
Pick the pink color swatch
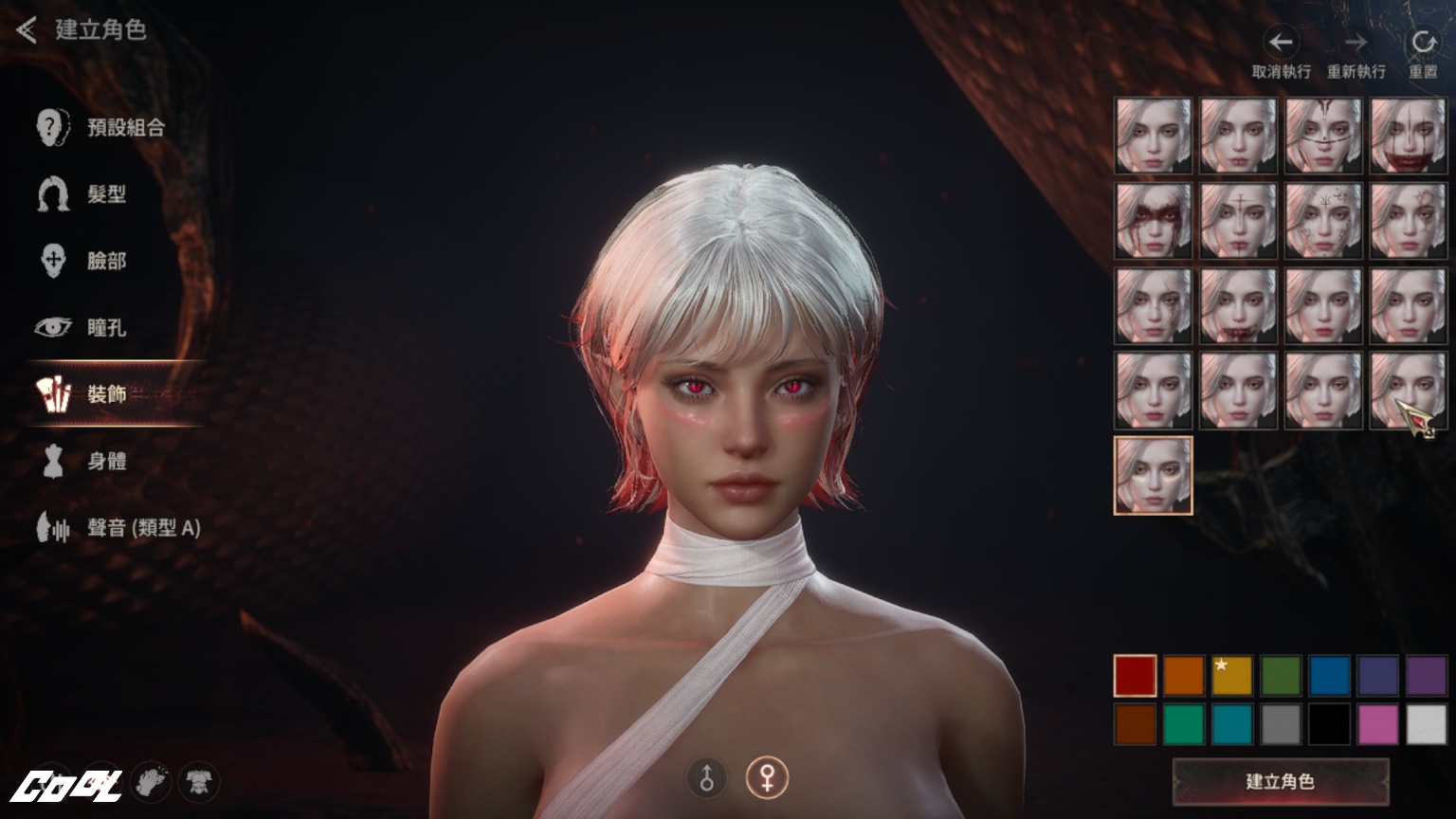click(x=1377, y=725)
